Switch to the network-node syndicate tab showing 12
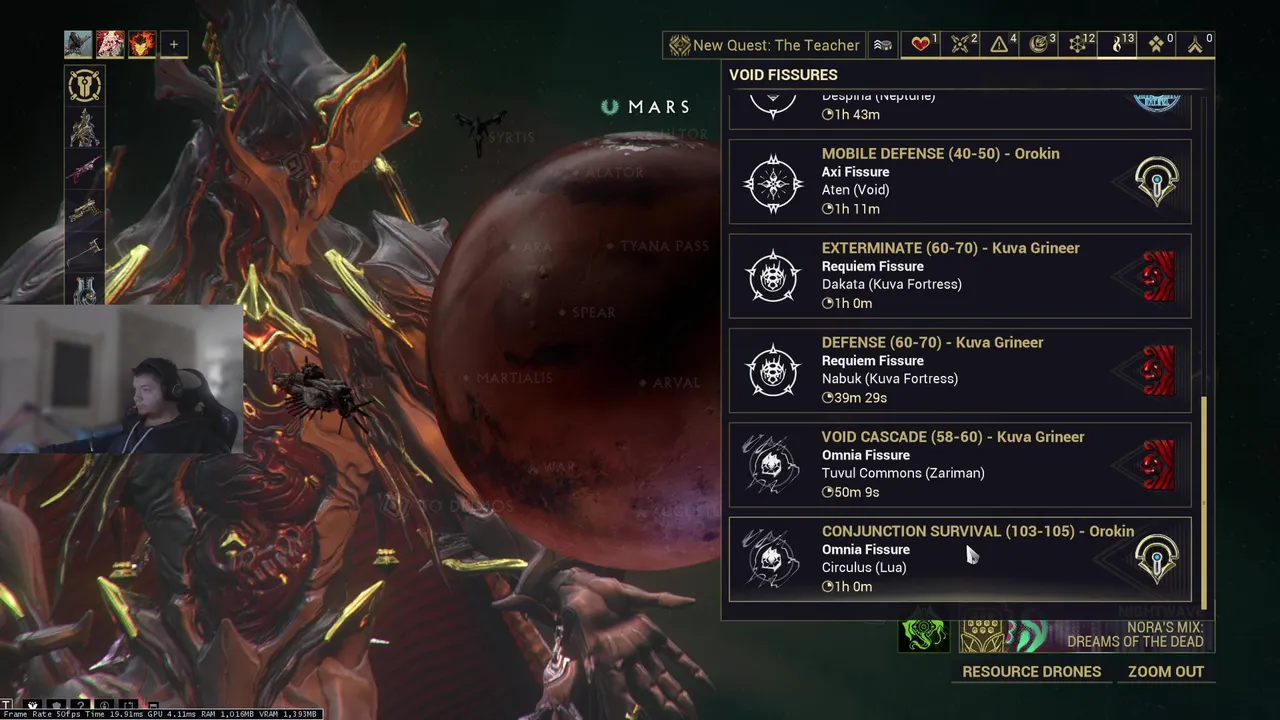 [x=1081, y=44]
